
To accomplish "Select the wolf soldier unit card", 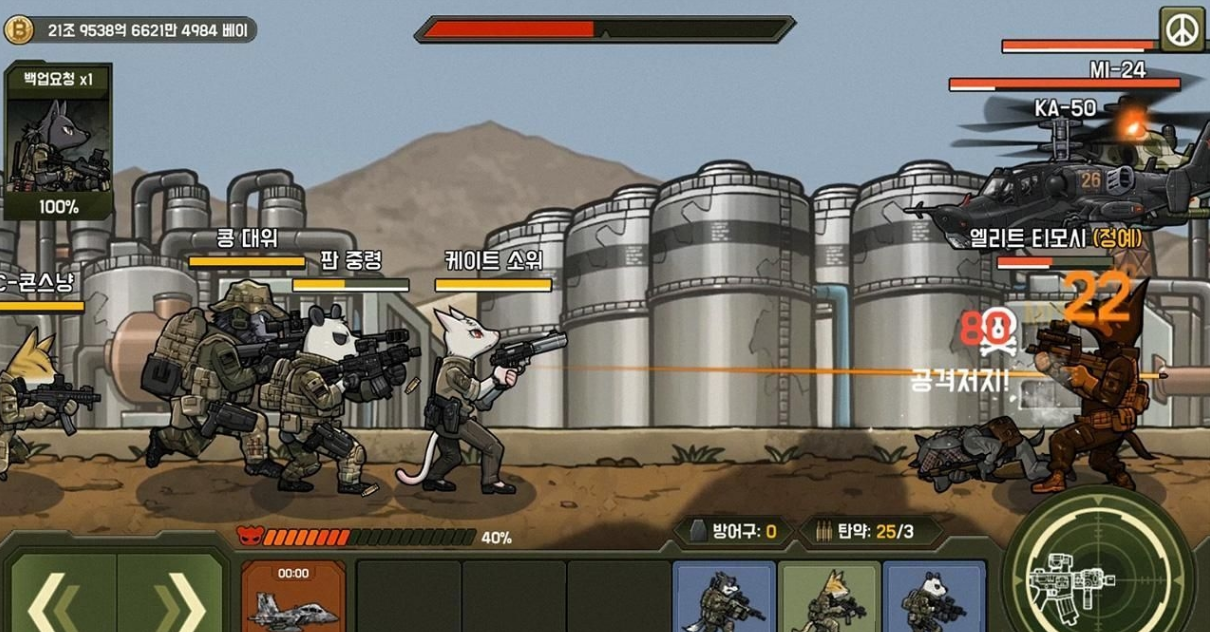I will (x=724, y=598).
